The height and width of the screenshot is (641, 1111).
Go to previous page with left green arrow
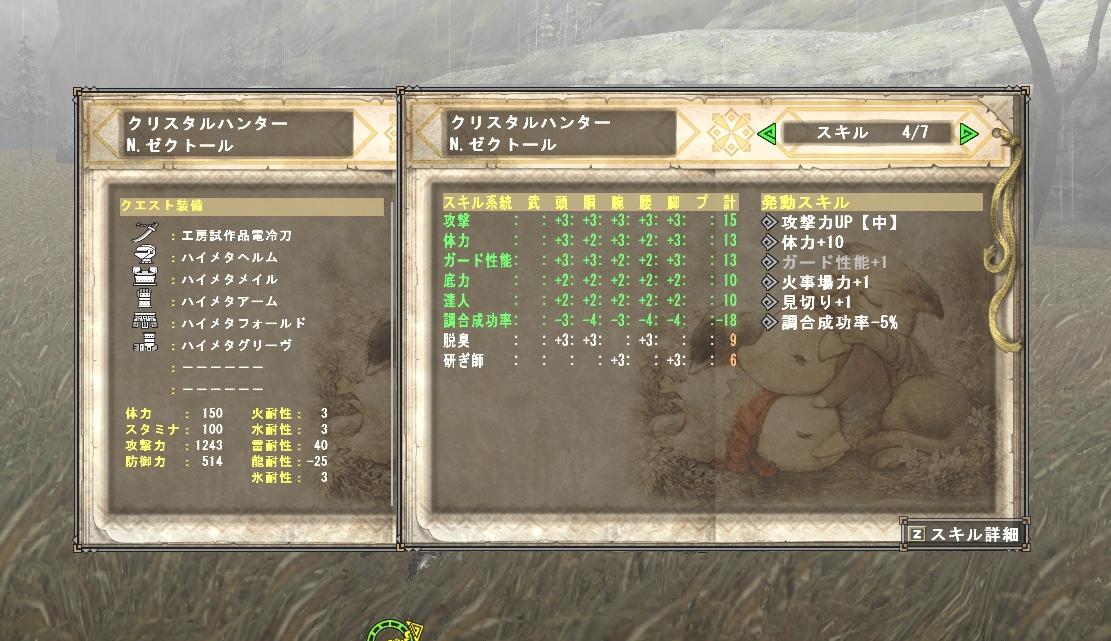pos(767,133)
